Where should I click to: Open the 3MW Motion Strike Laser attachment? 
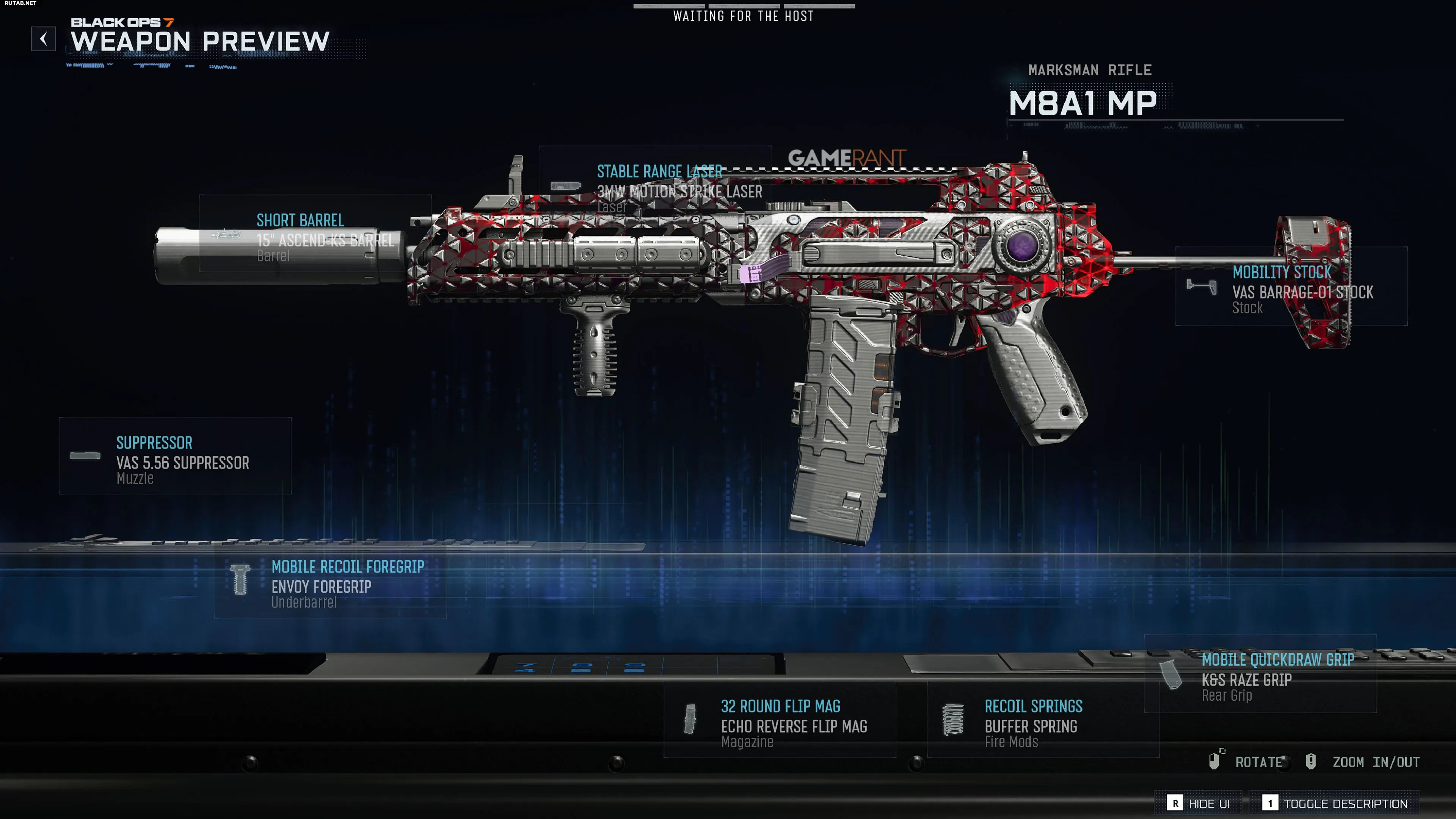point(655,186)
